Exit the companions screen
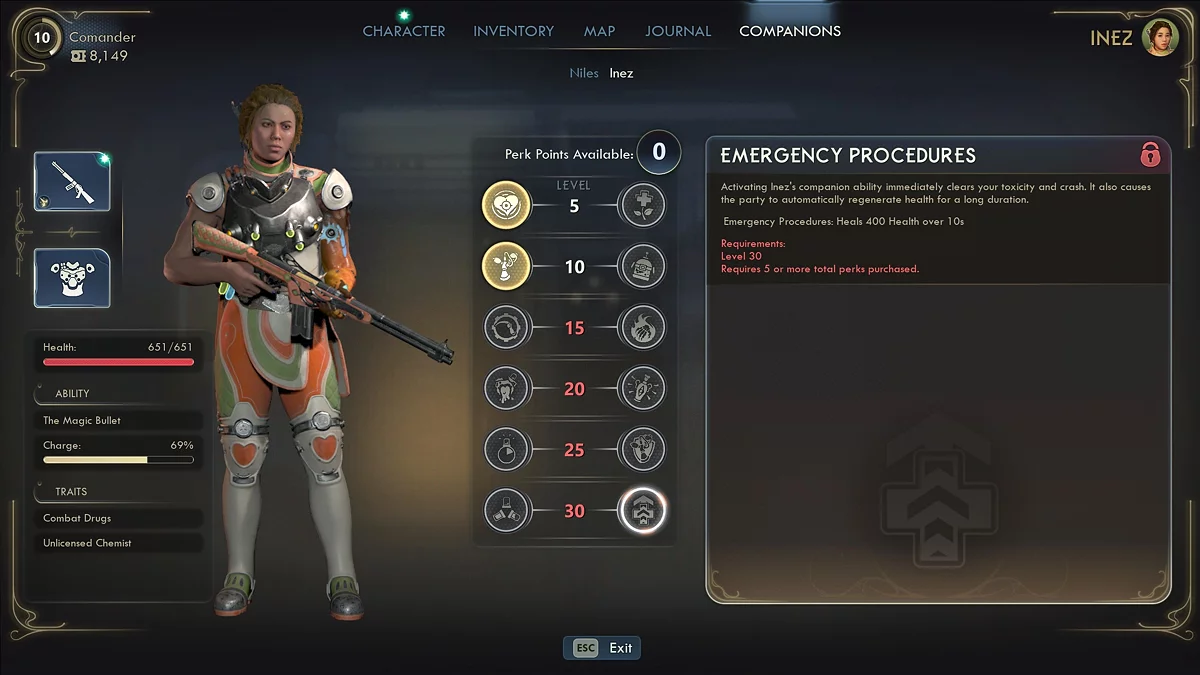The height and width of the screenshot is (675, 1200). point(602,648)
